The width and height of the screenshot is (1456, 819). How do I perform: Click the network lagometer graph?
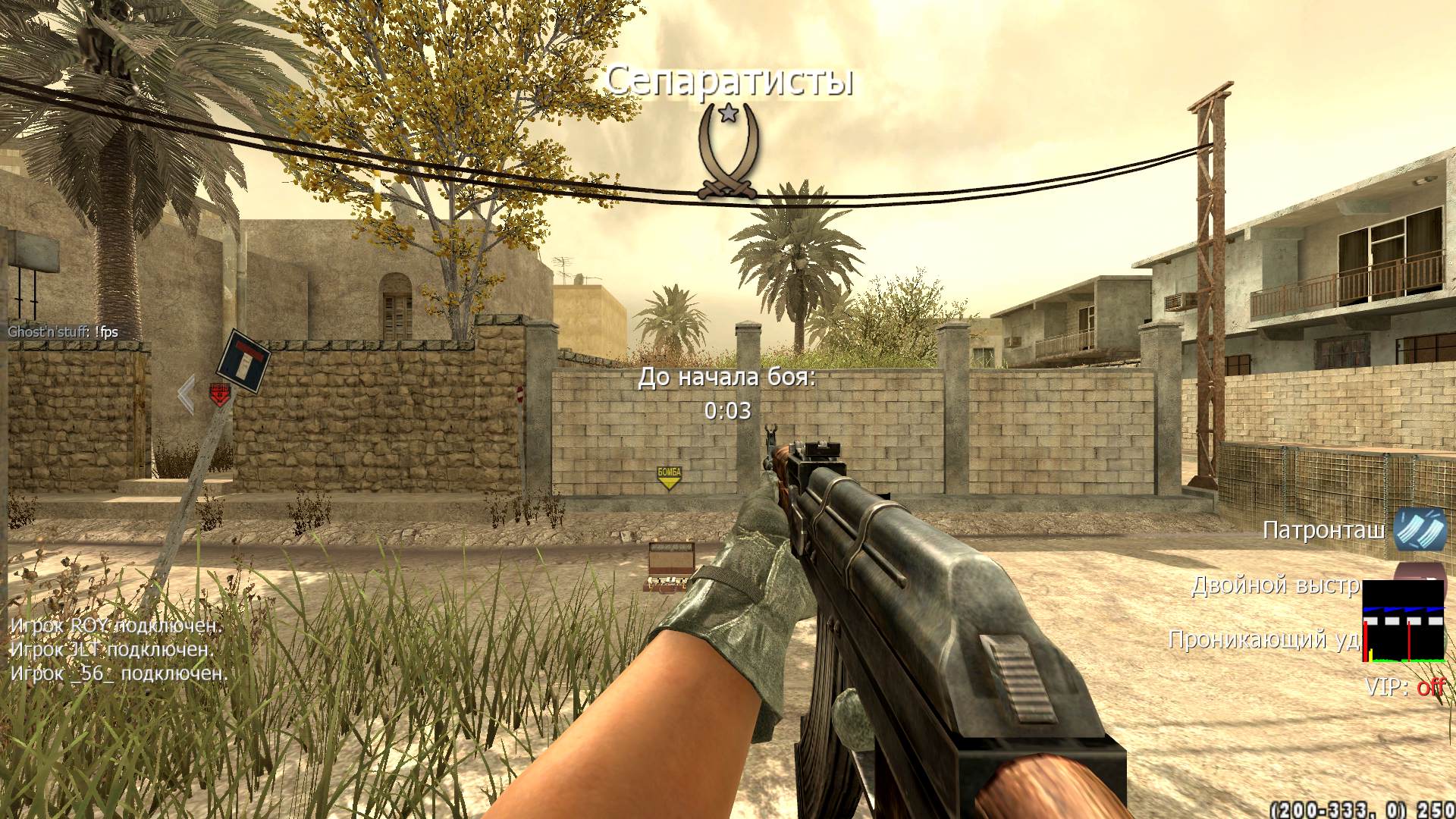(1404, 621)
